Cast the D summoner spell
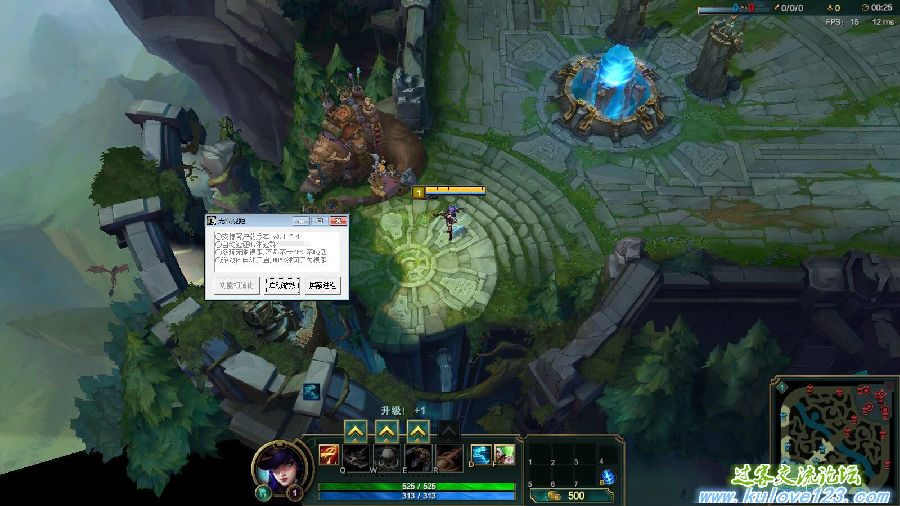 [x=481, y=456]
